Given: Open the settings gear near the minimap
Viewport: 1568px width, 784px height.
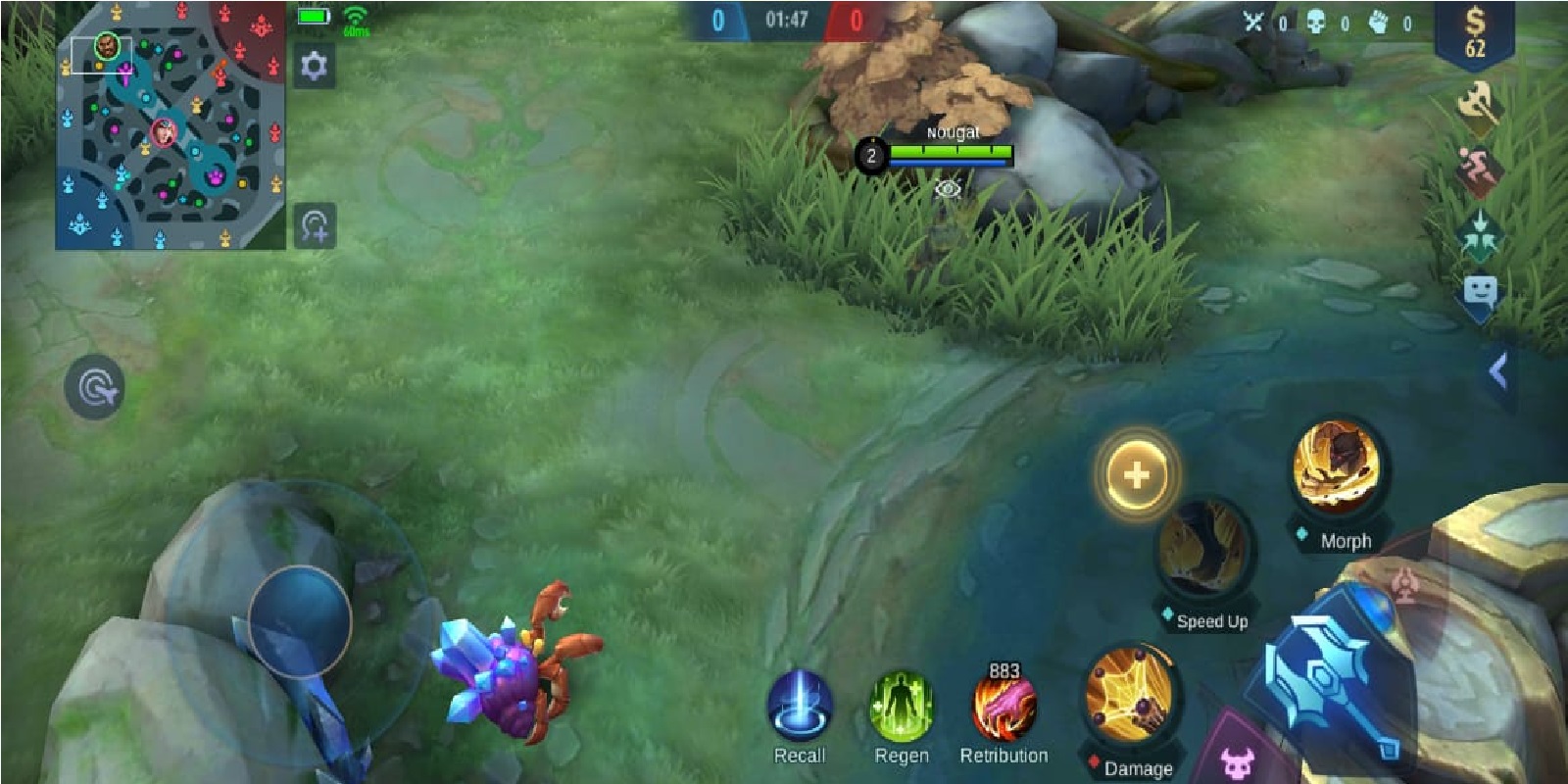Looking at the screenshot, I should point(314,65).
